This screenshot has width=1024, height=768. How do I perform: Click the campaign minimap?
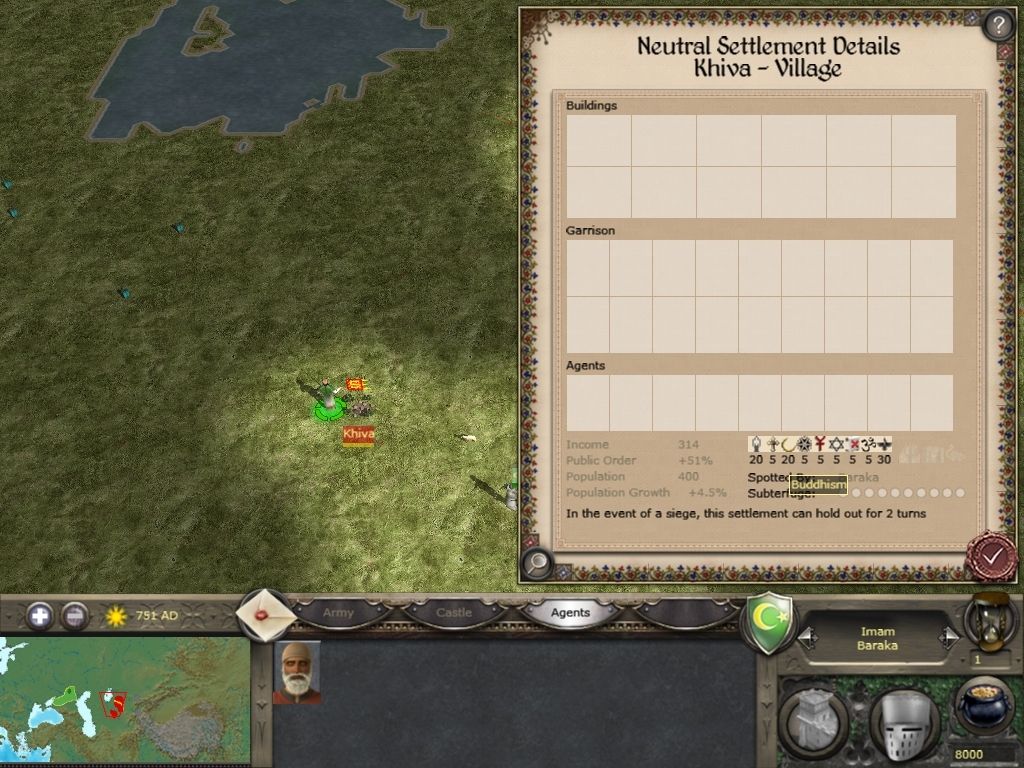124,700
